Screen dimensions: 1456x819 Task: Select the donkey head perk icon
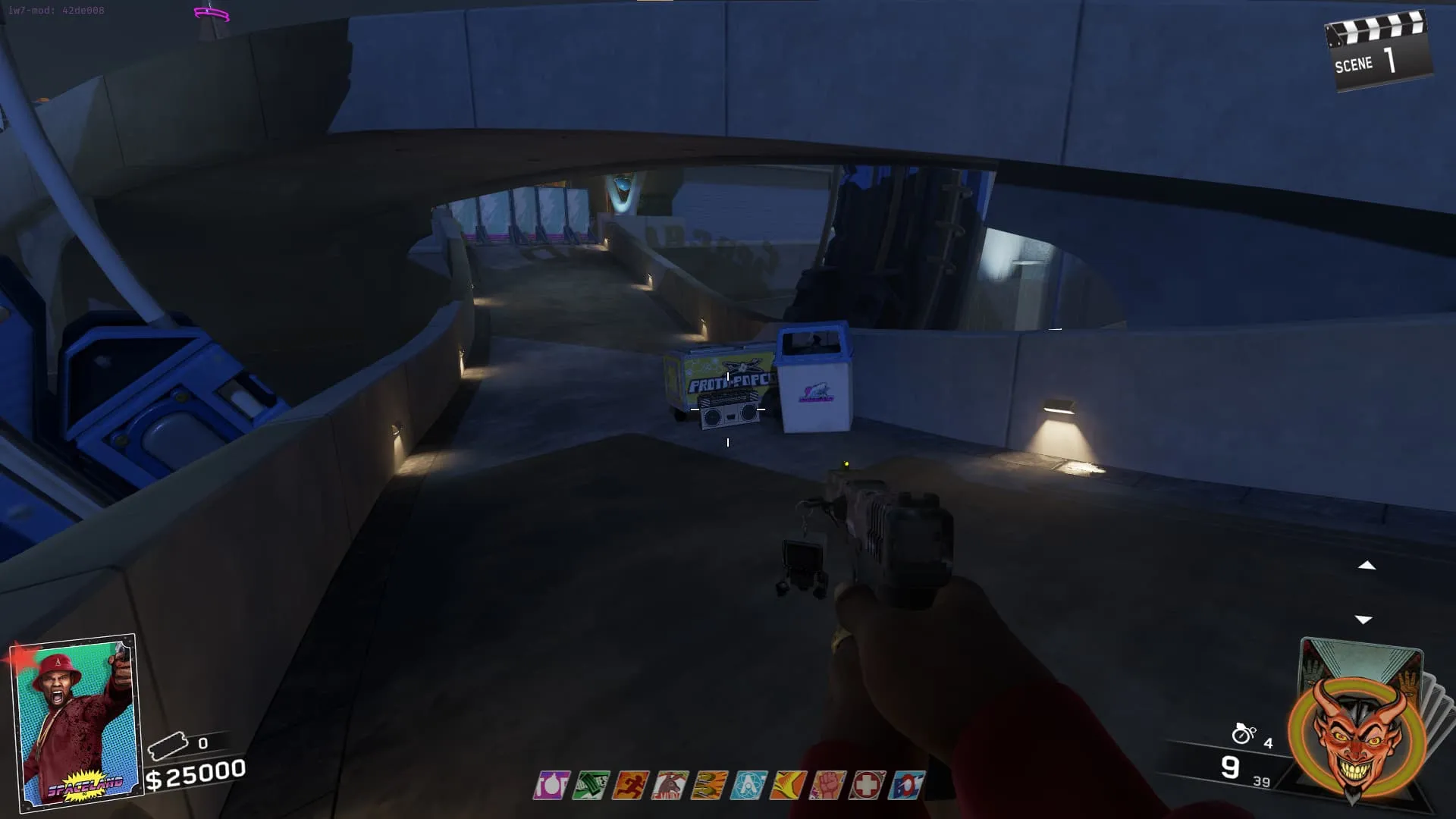click(670, 786)
